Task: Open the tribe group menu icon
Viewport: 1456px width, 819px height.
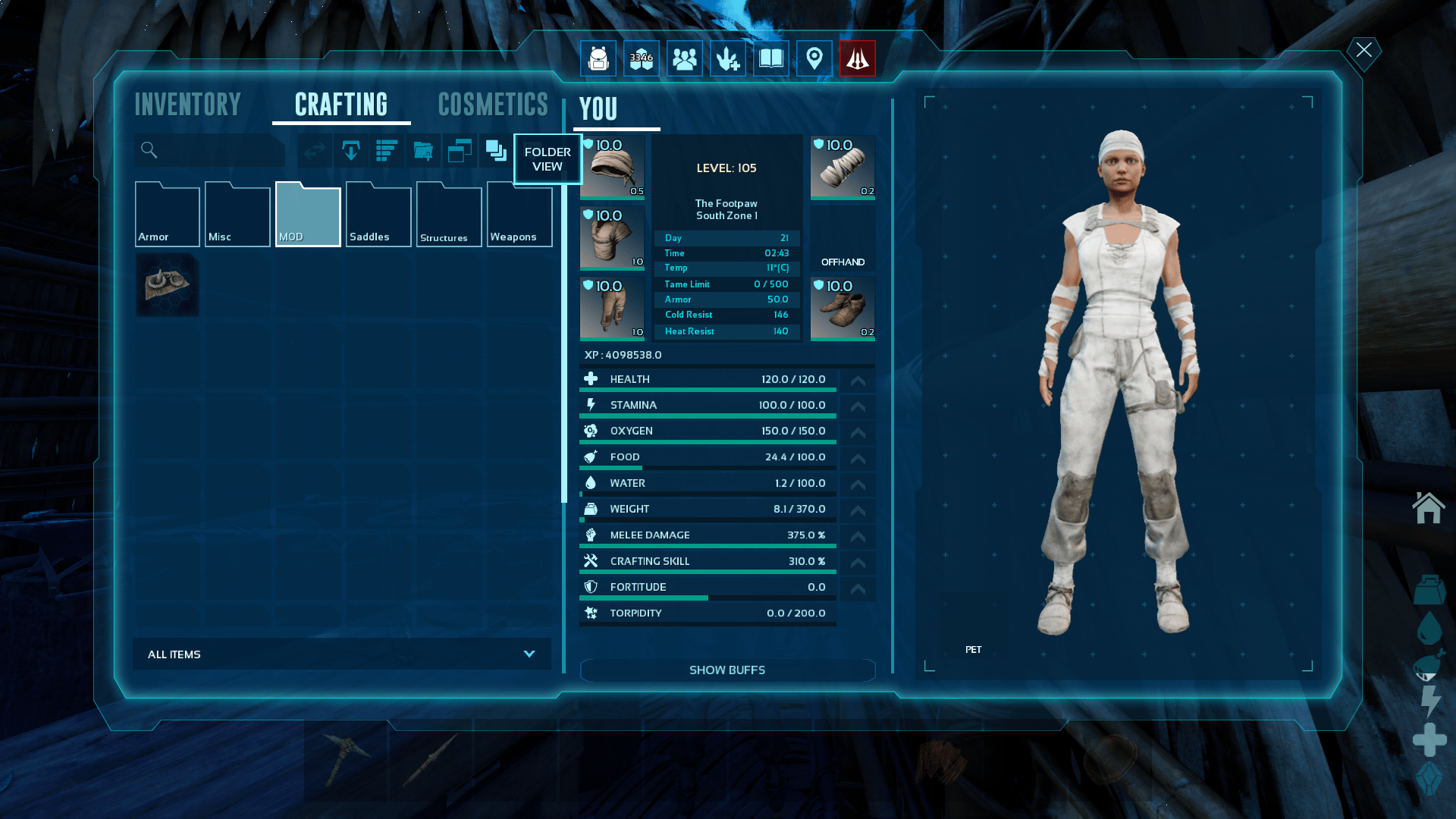Action: 684,58
